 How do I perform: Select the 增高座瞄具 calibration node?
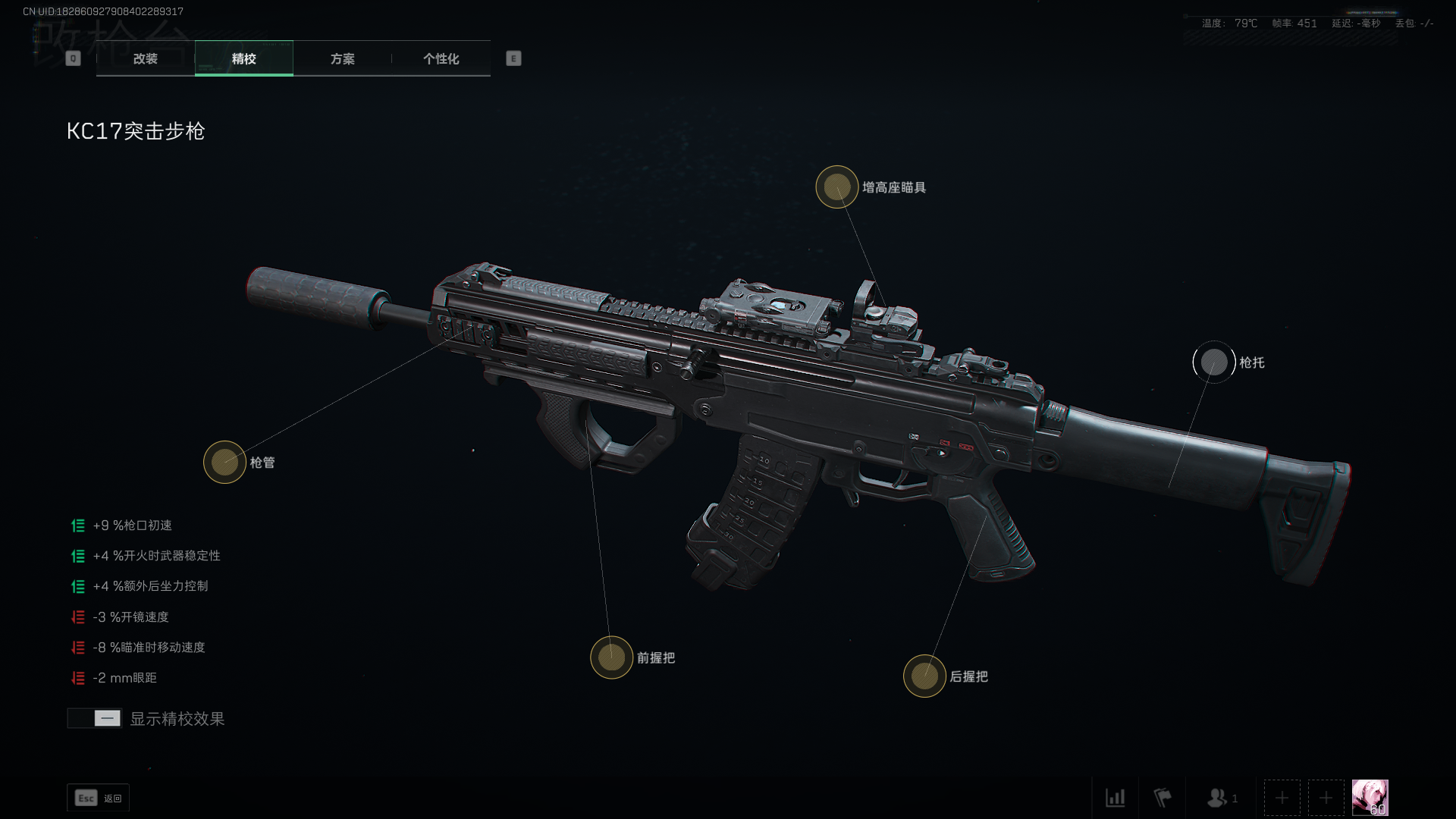point(836,187)
